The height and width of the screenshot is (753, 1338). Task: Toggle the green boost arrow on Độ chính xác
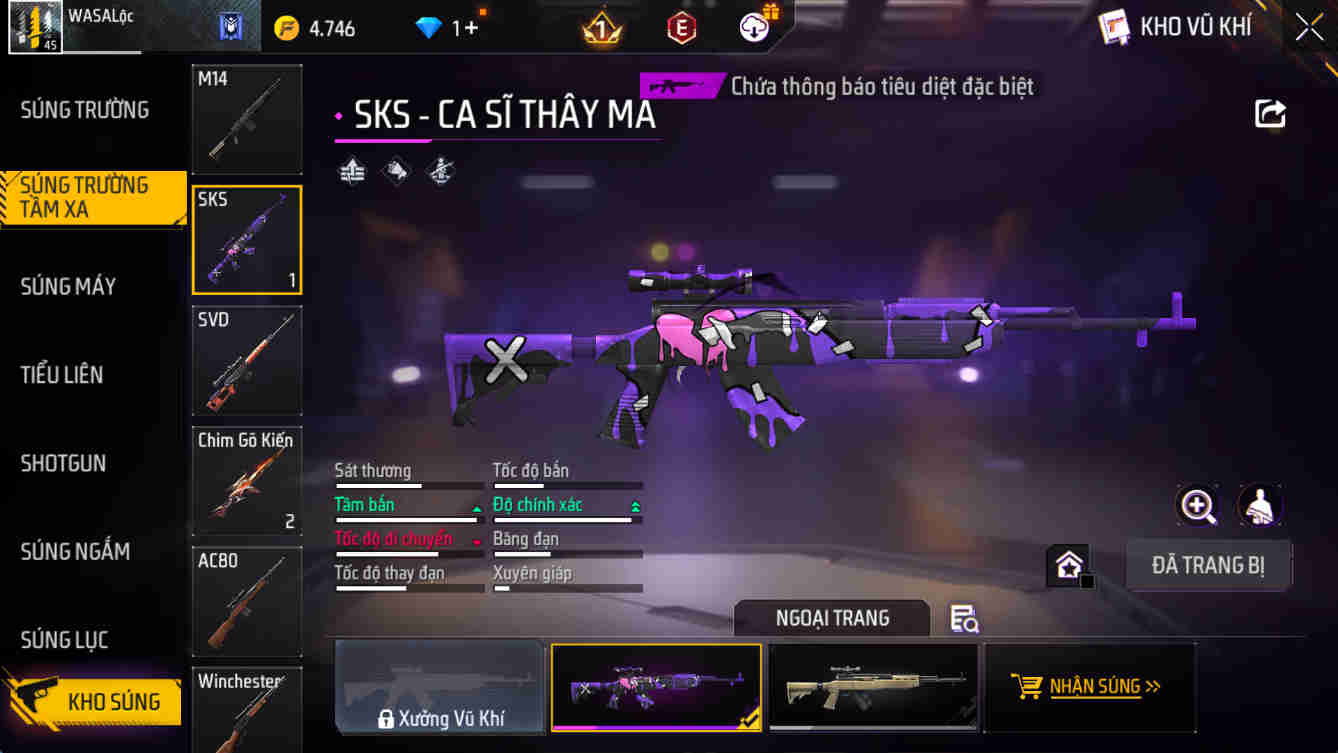(635, 505)
